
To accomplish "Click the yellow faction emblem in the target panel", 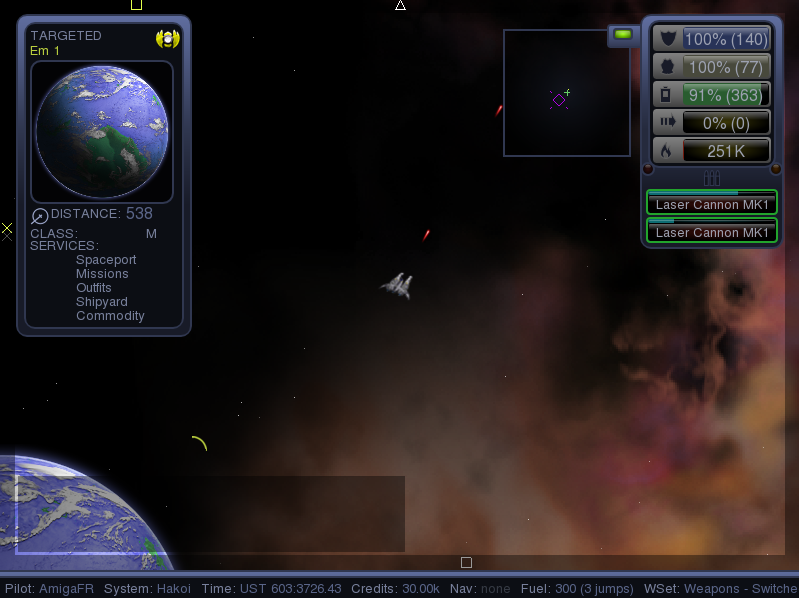I will [x=167, y=39].
